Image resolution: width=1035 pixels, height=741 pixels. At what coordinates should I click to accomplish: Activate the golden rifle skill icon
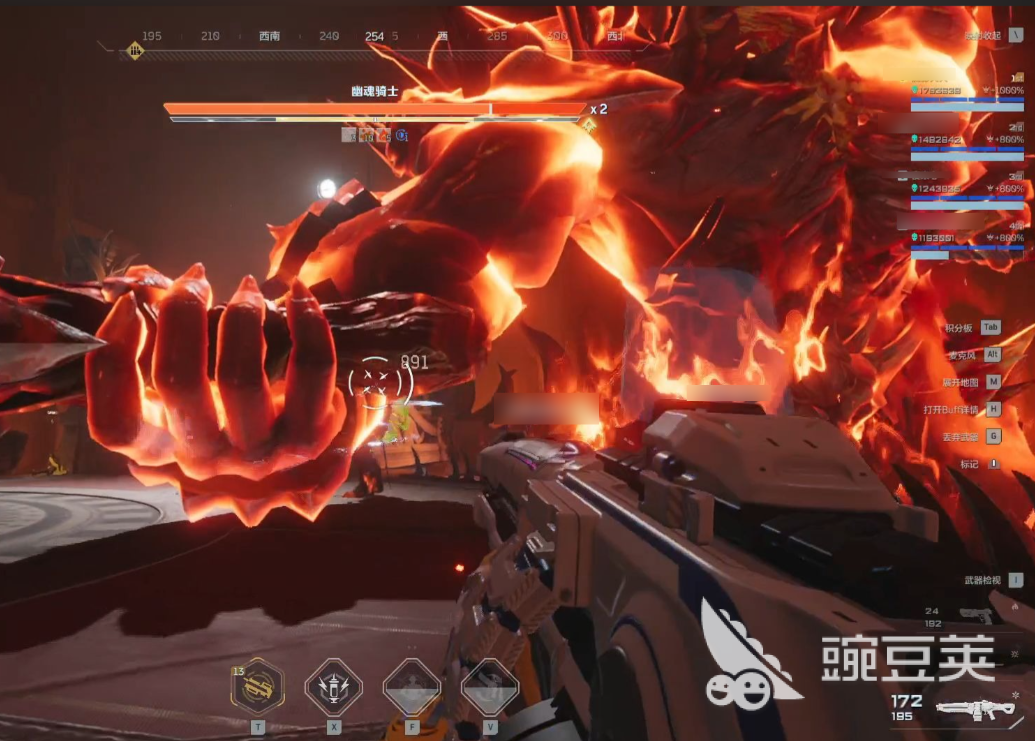[x=257, y=686]
